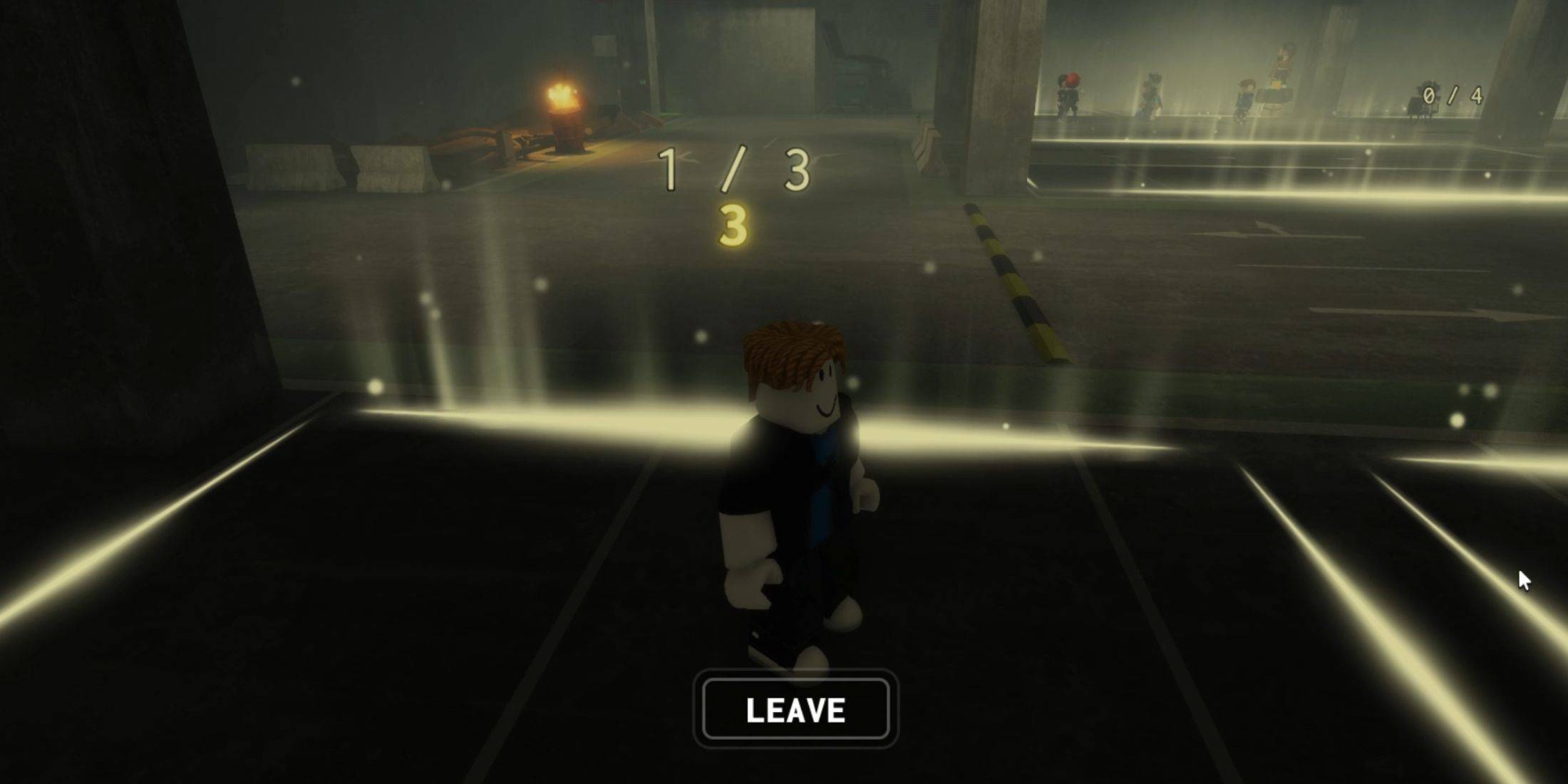
Task: Select the blue-clothed NPC in the mist
Action: coord(1244,96)
